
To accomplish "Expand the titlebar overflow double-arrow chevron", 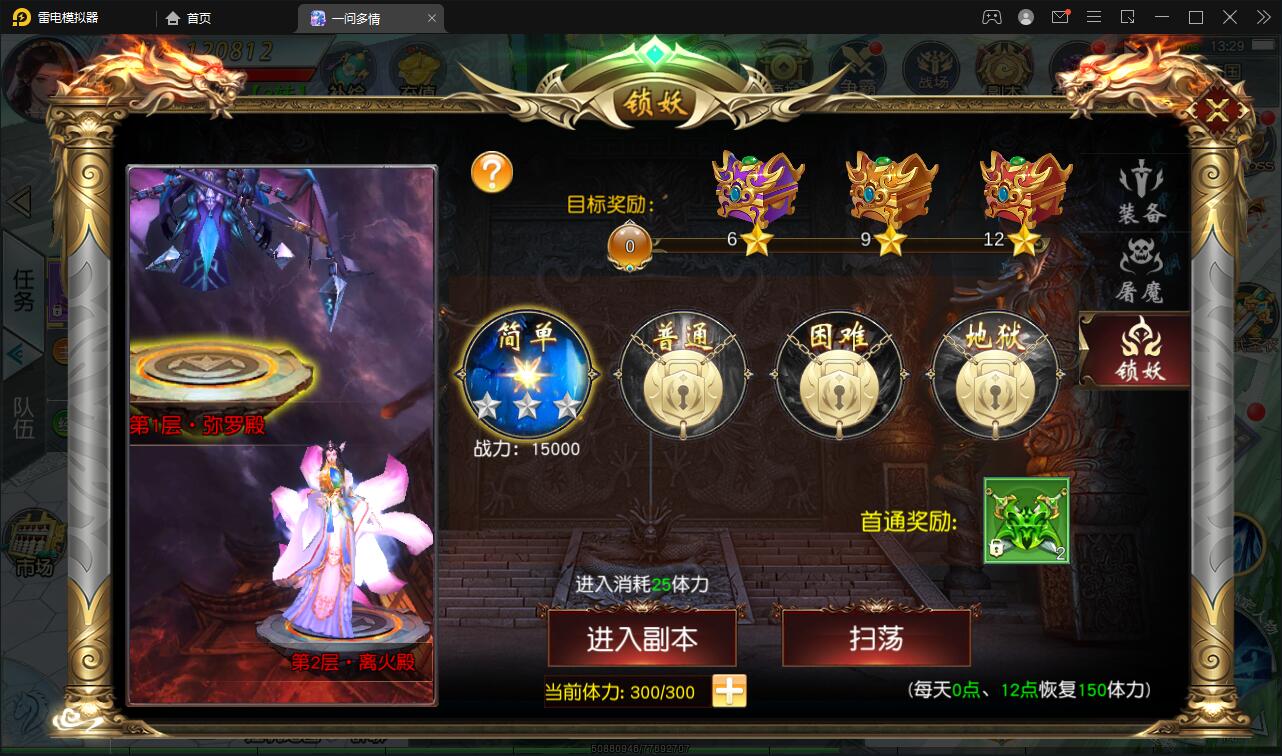I will [1262, 17].
